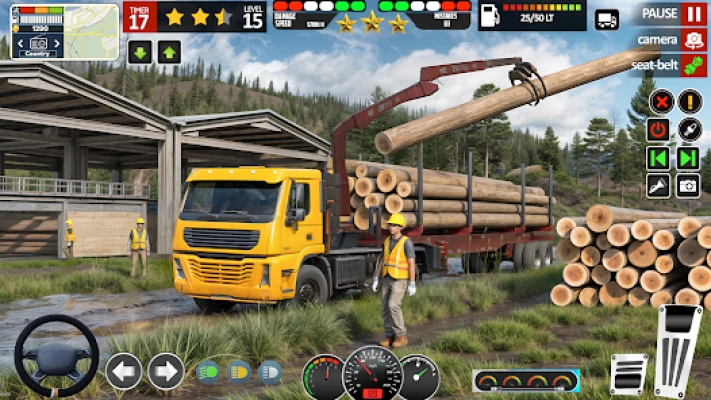The image size is (711, 400).
Task: Tap the white truck icon
Action: [x=607, y=19]
